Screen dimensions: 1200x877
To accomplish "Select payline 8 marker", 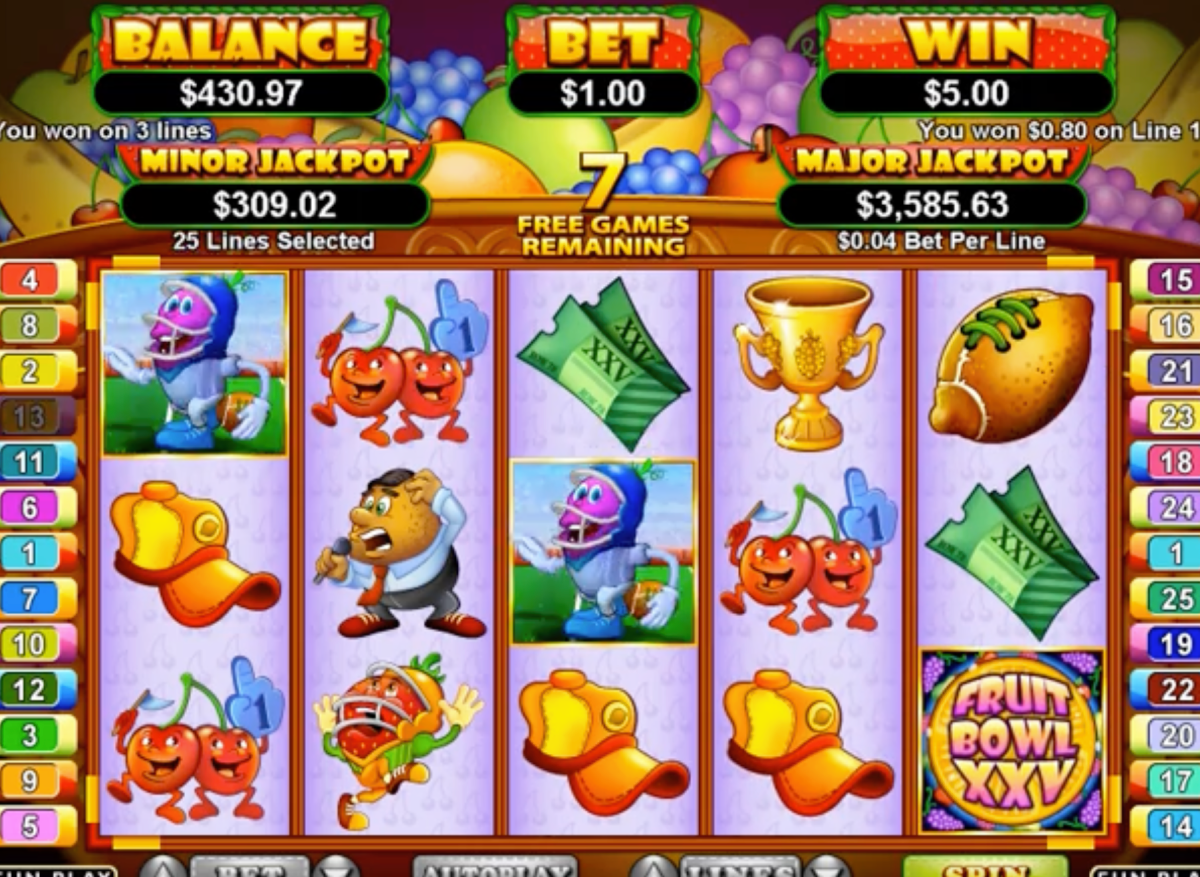I will tap(38, 325).
